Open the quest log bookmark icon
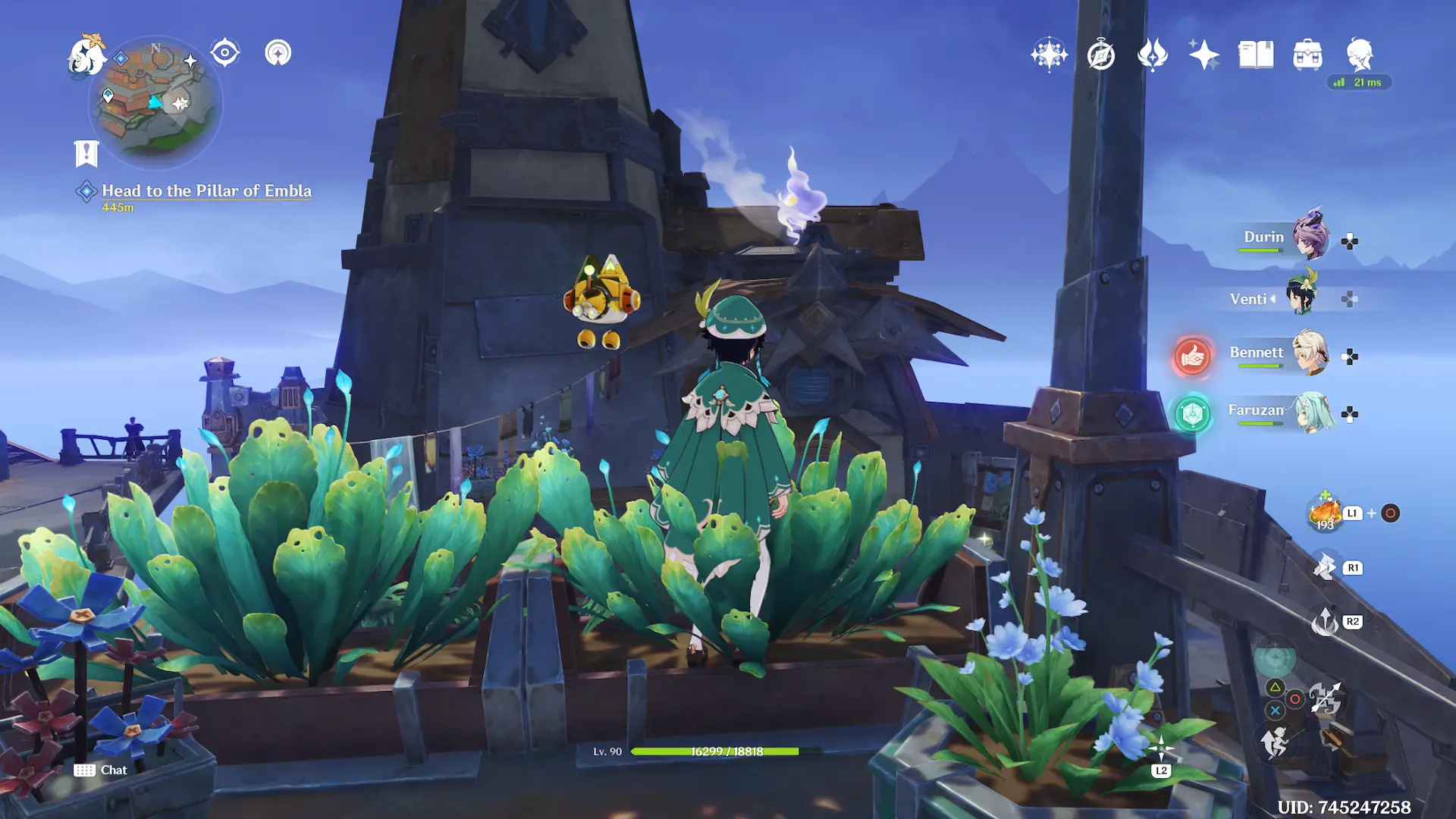The image size is (1456, 819). 86,154
